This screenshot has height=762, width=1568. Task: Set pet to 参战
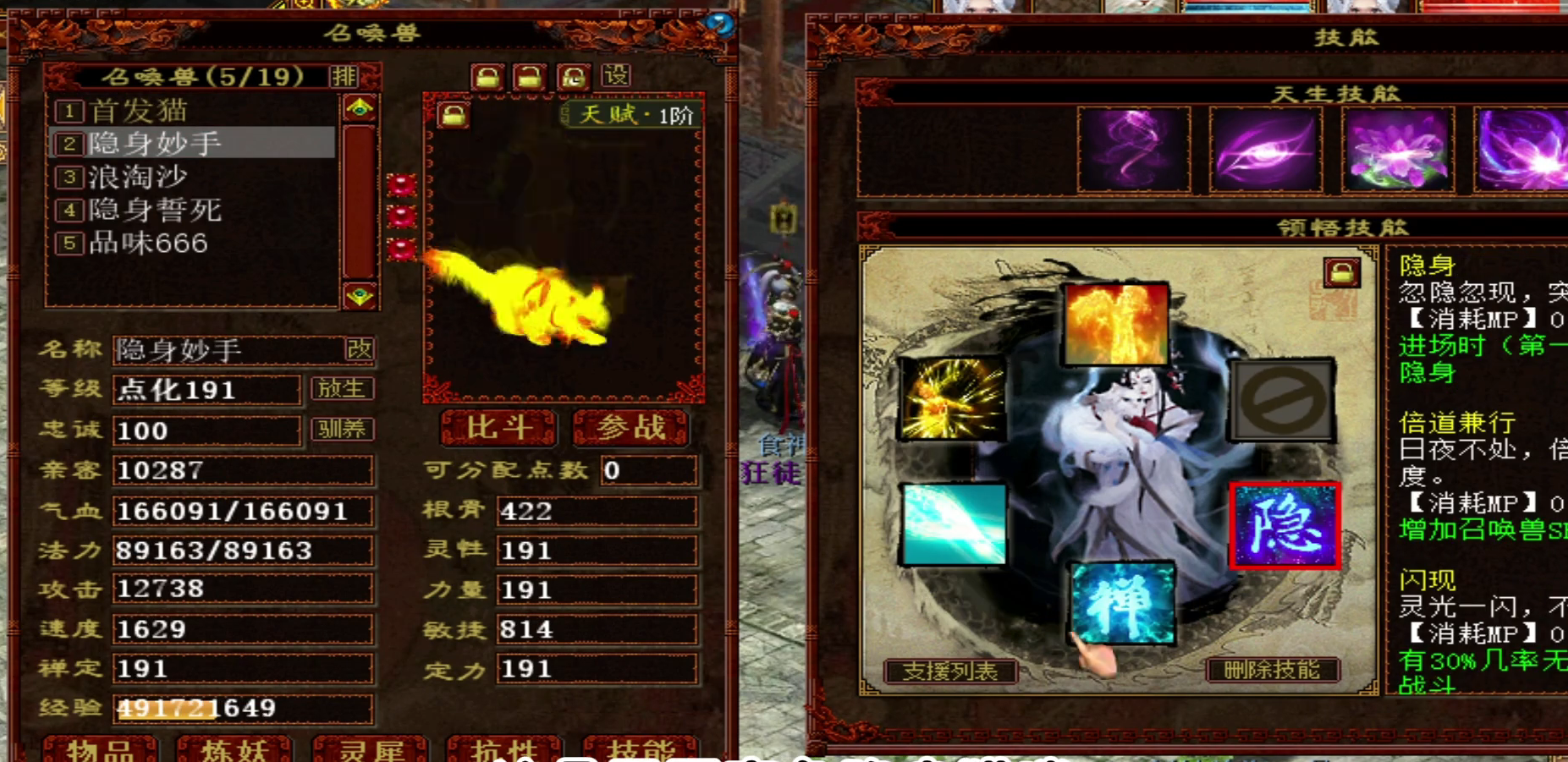pos(631,428)
